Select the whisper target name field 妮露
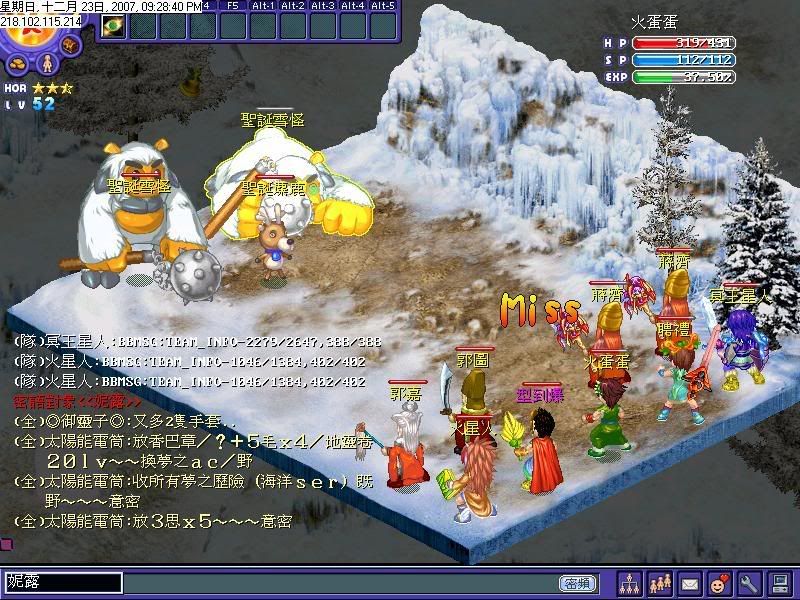 63,582
